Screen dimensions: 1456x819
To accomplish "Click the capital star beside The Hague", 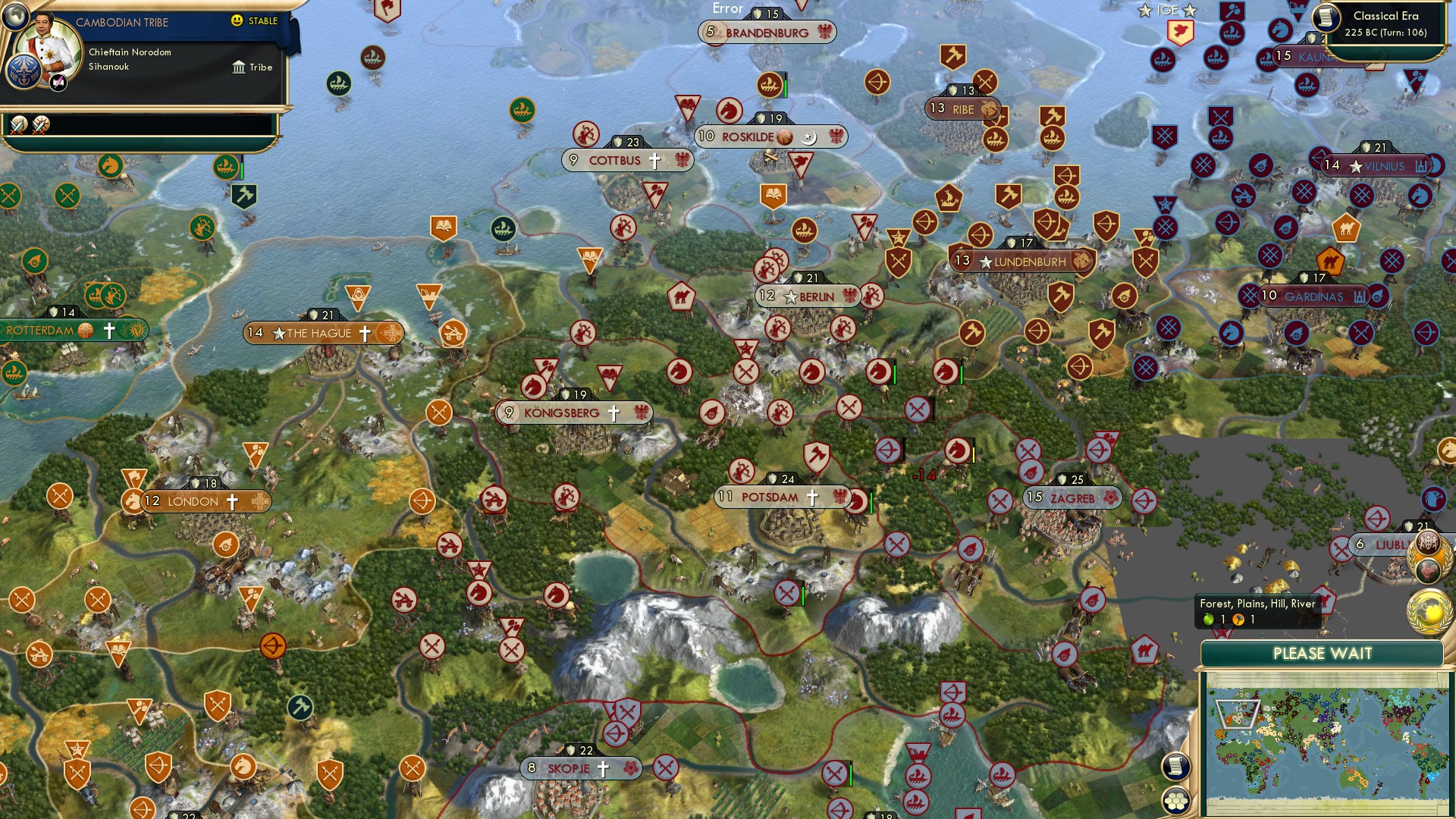I will 281,333.
